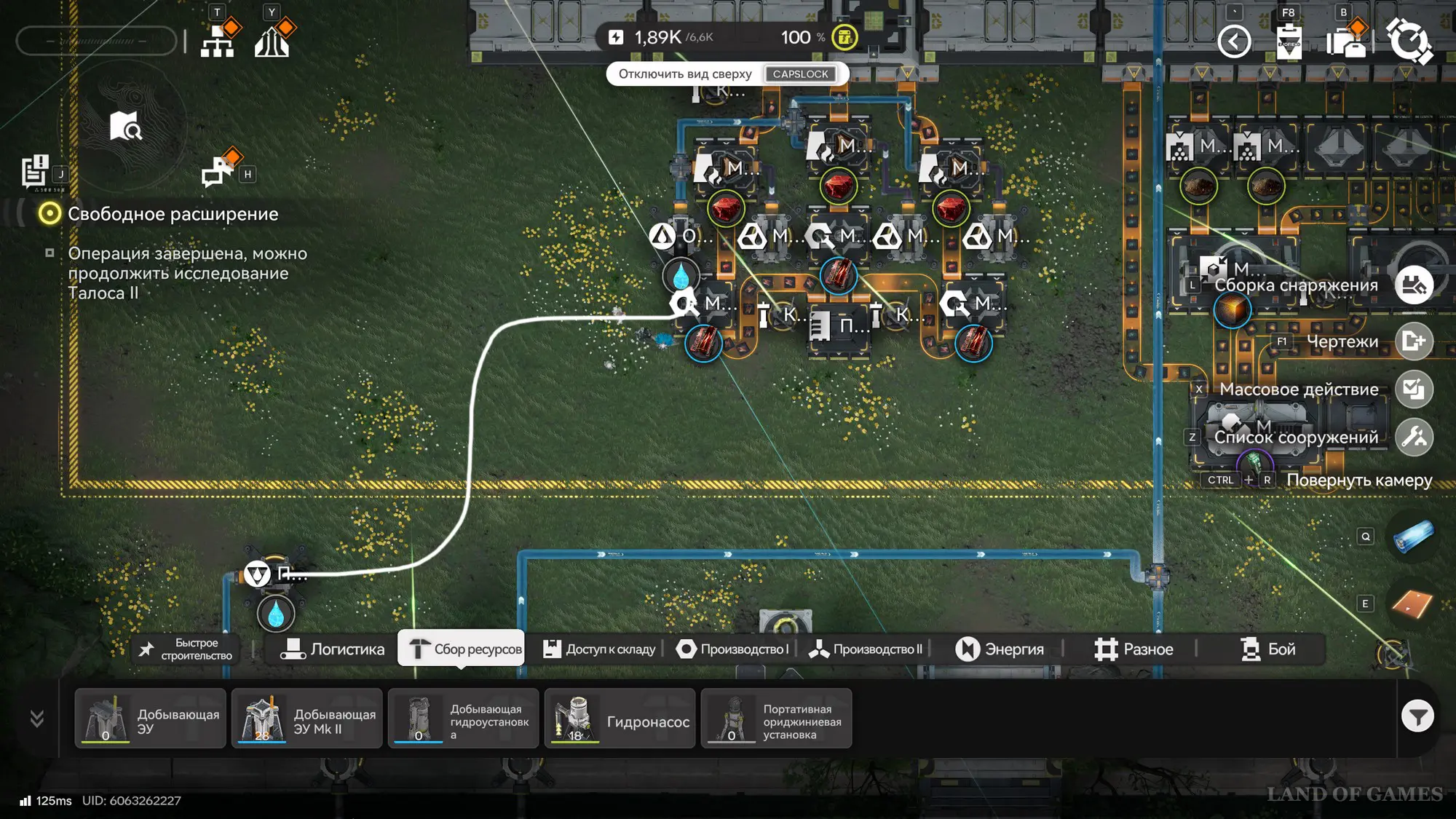Choose the Добывающая ЭУ Mk II building
The width and height of the screenshot is (1456, 819).
coord(306,719)
